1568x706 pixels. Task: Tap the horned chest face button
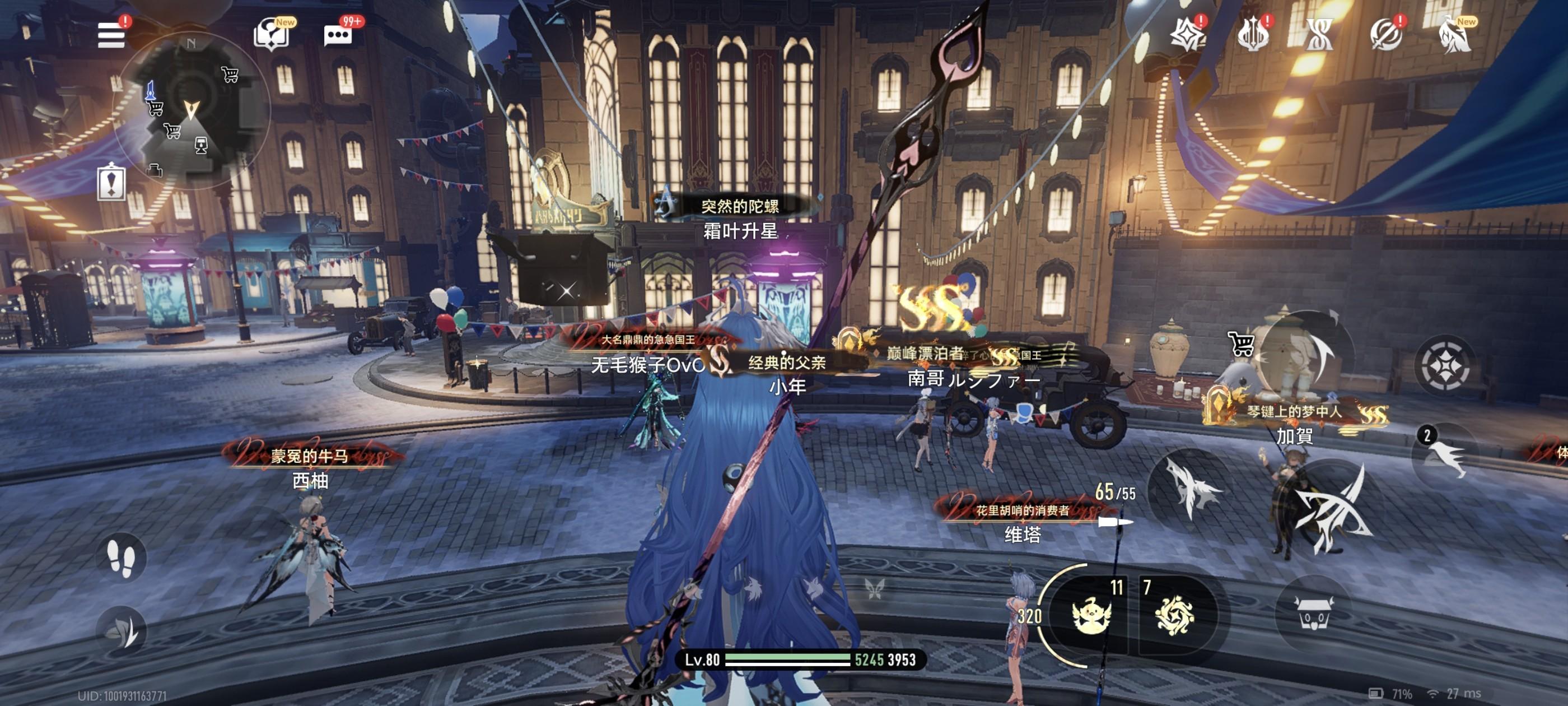pyautogui.click(x=1314, y=614)
